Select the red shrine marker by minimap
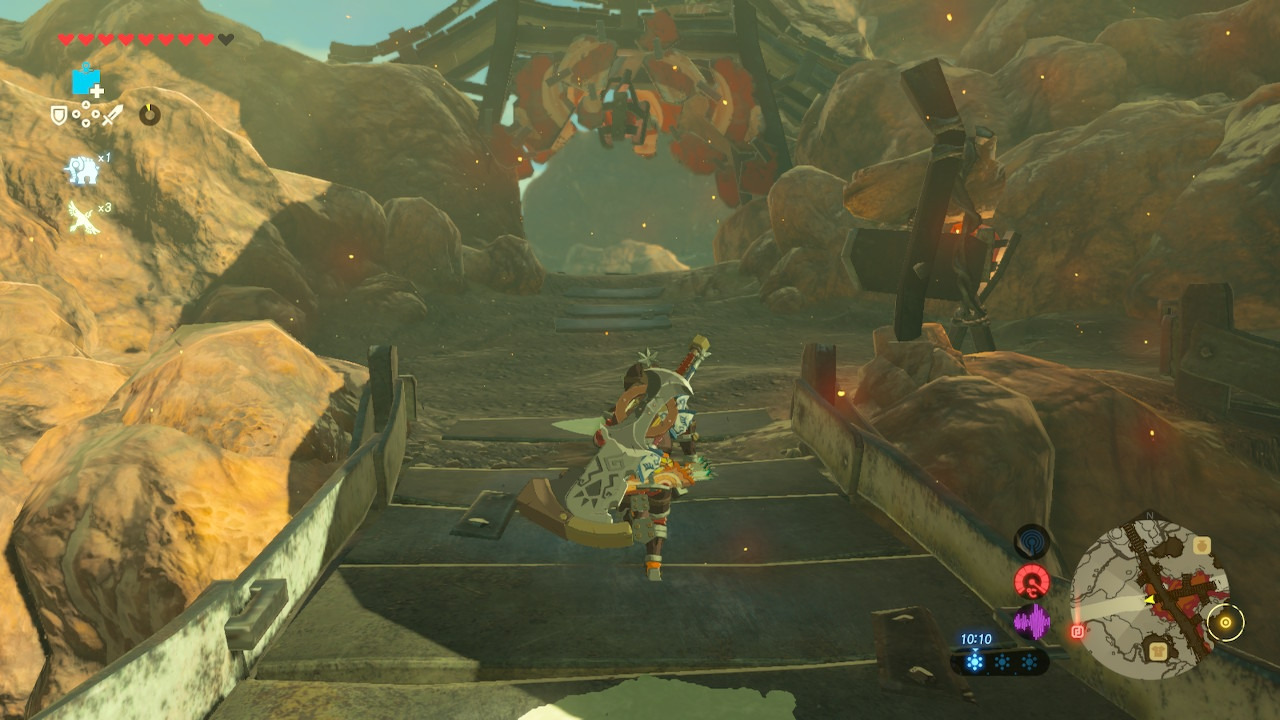The image size is (1280, 720). point(1078,631)
